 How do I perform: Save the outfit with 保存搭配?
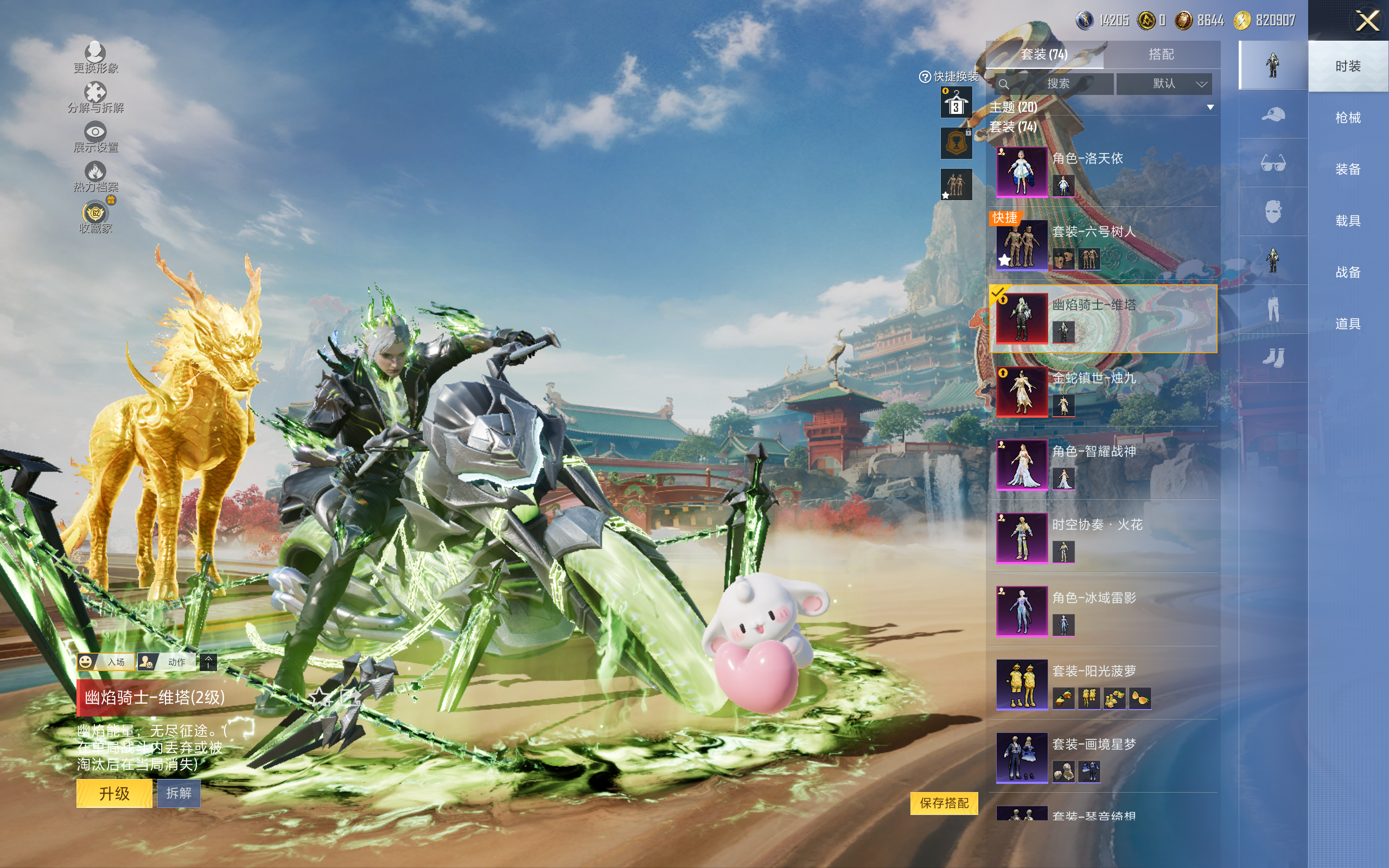(x=944, y=803)
